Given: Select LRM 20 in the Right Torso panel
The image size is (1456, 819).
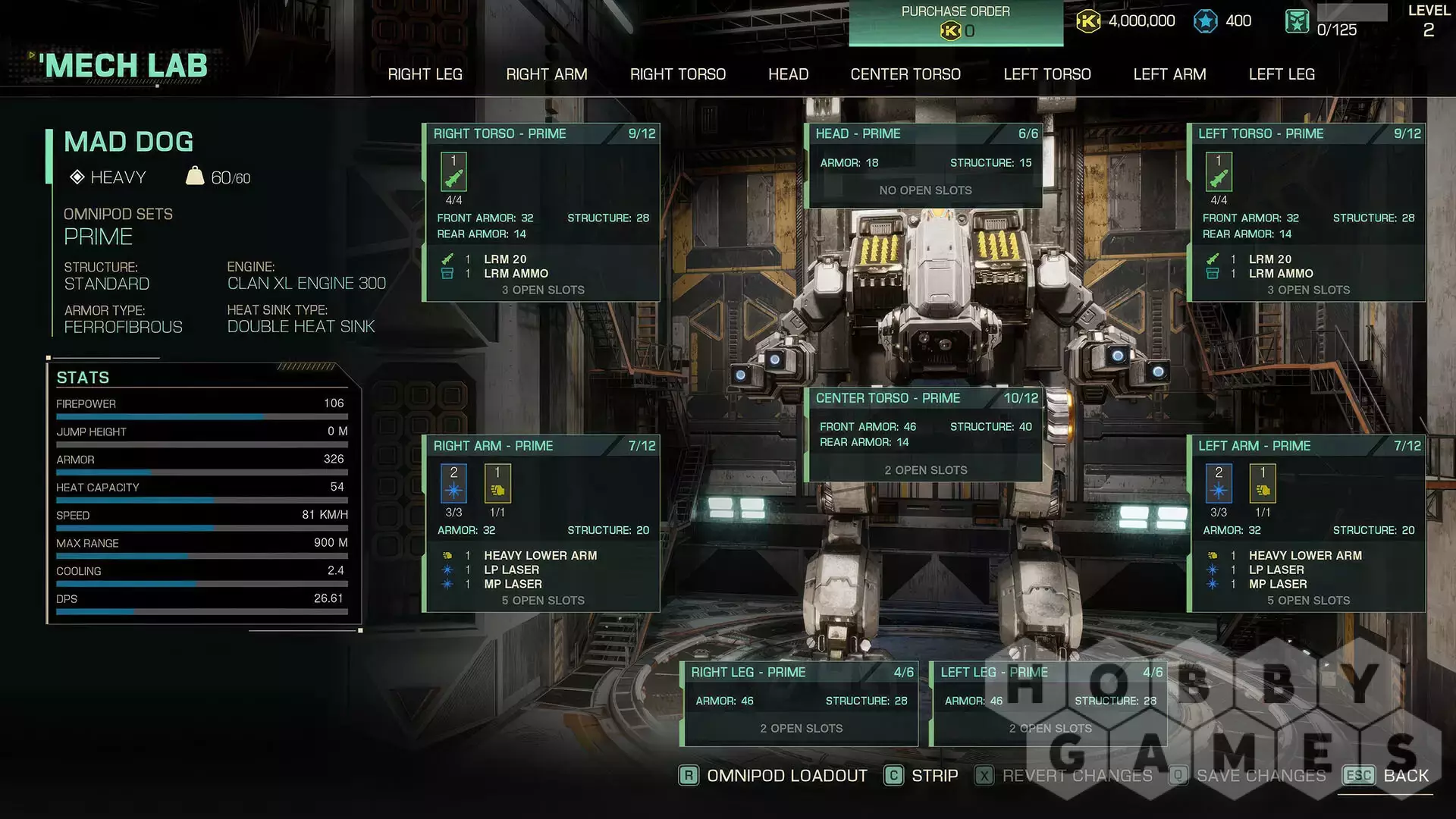Looking at the screenshot, I should click(505, 259).
